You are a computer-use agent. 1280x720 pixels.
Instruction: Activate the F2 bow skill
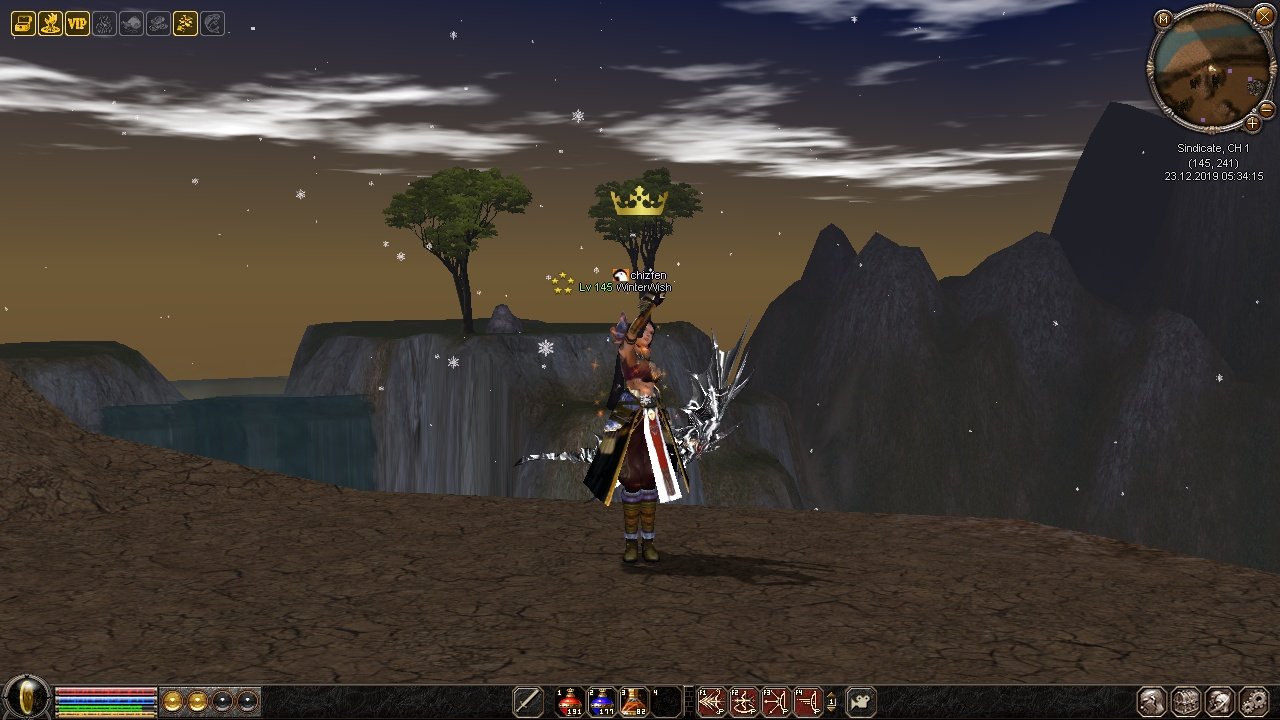[743, 702]
